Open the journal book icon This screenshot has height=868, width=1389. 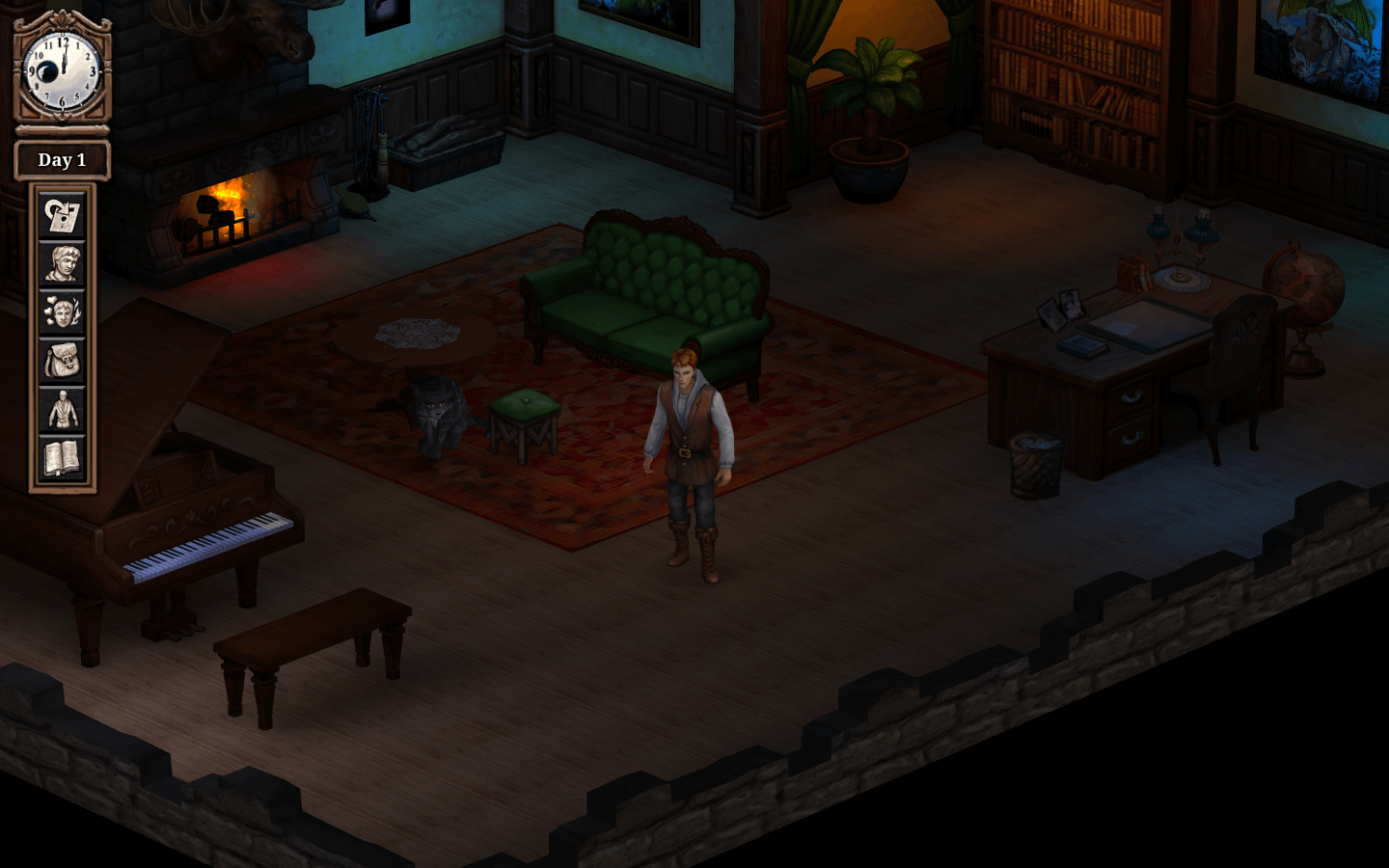point(62,458)
